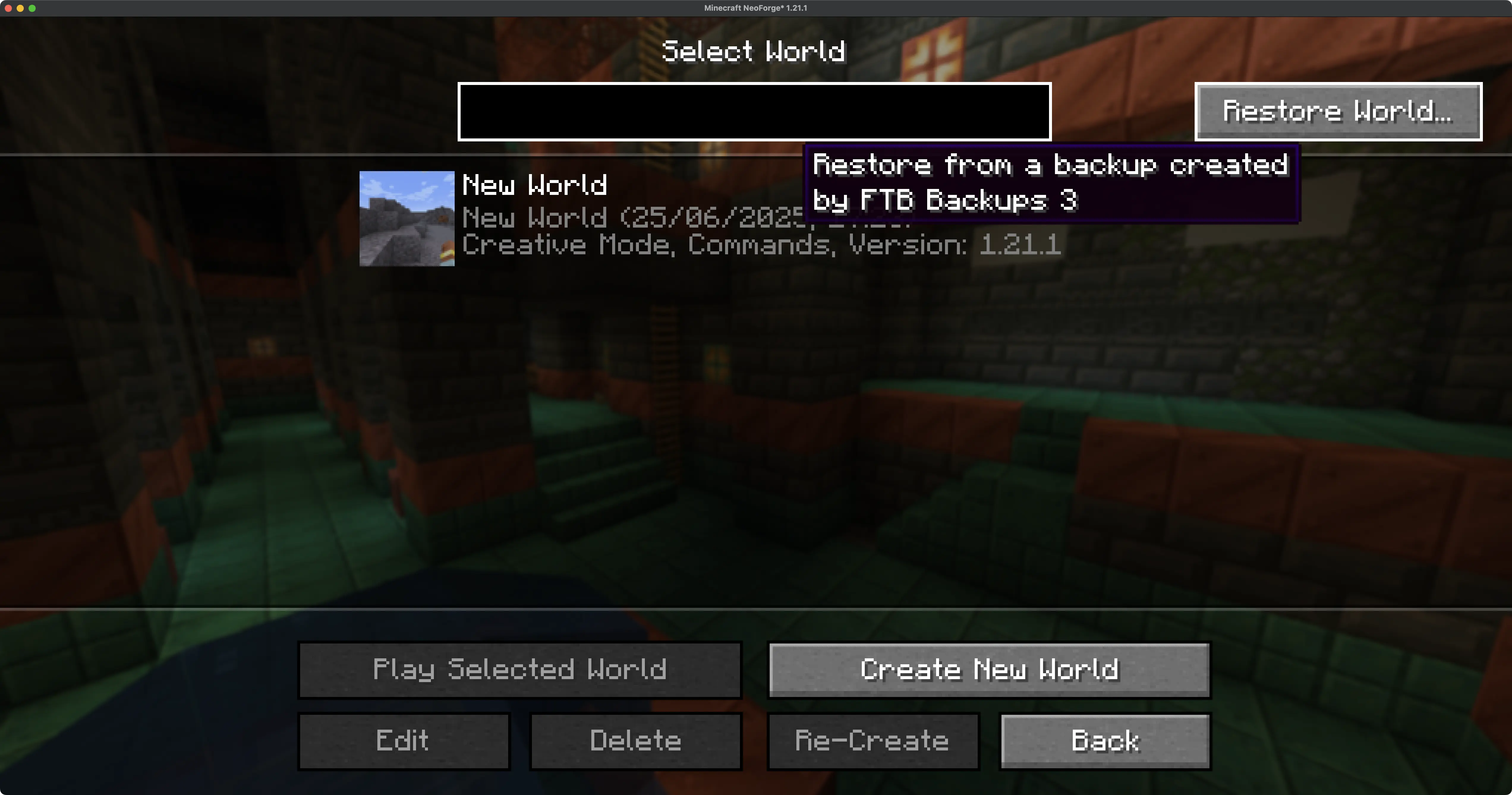Click the 'Select World' screen title
This screenshot has width=1512, height=795.
(755, 51)
